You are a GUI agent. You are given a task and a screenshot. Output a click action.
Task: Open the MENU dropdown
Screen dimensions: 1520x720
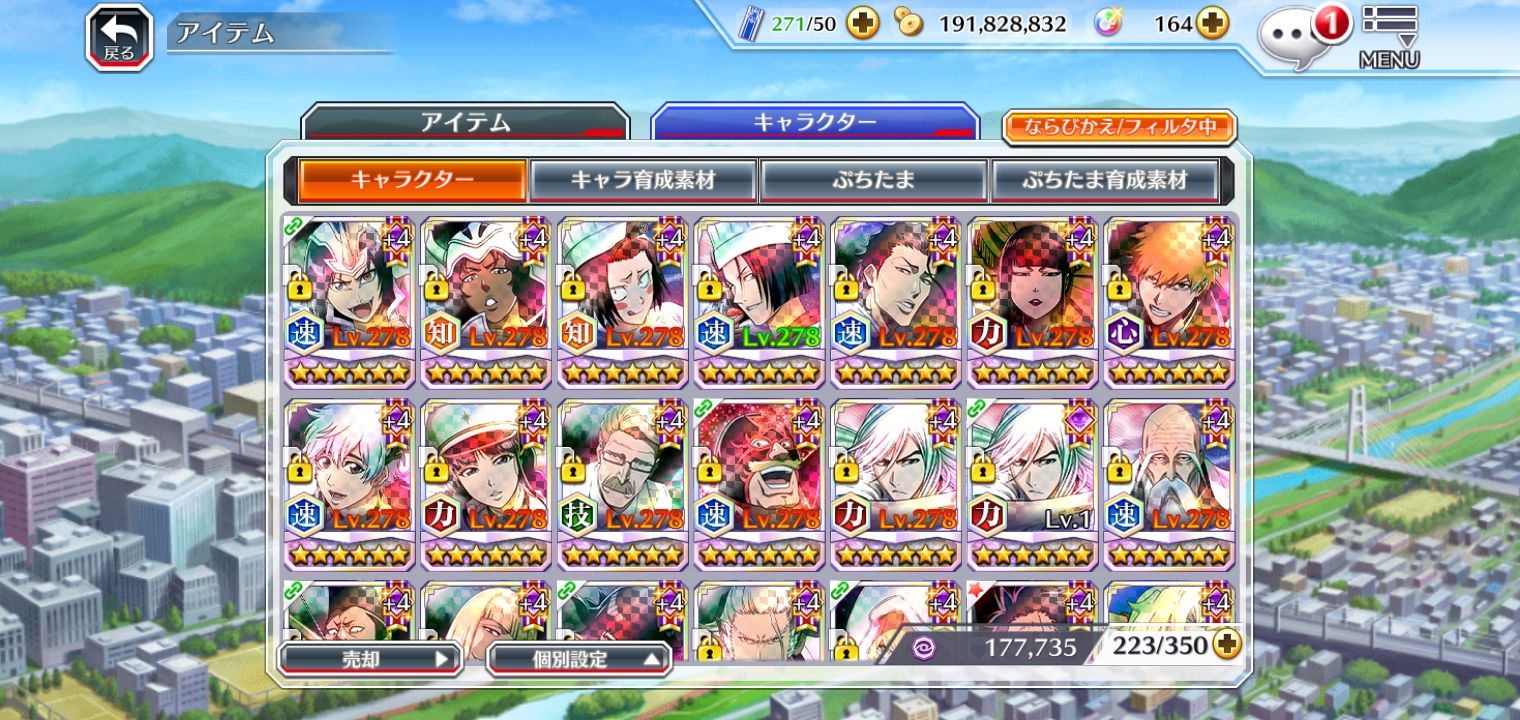pyautogui.click(x=1389, y=37)
